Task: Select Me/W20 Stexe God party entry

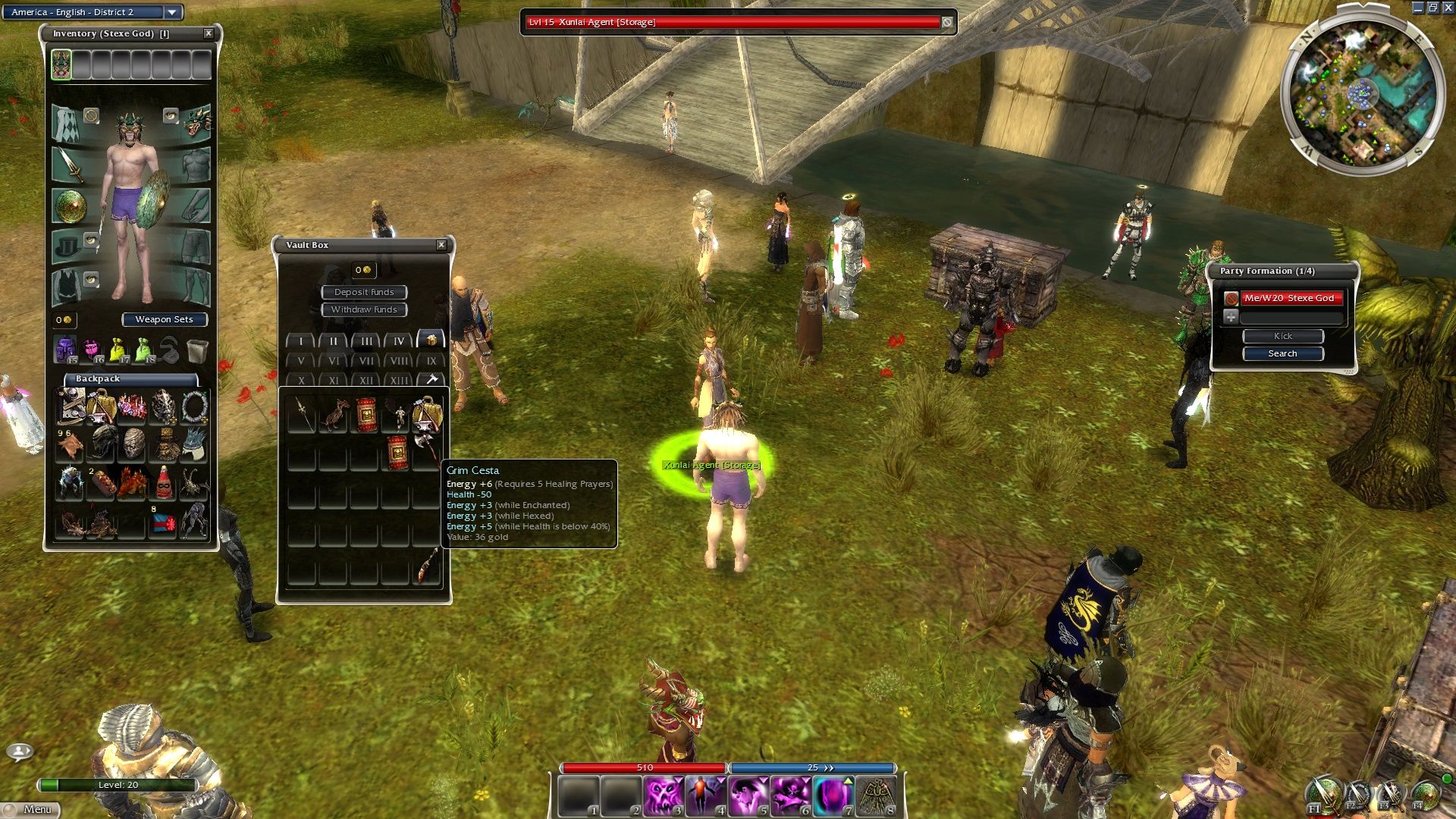Action: 1288,298
